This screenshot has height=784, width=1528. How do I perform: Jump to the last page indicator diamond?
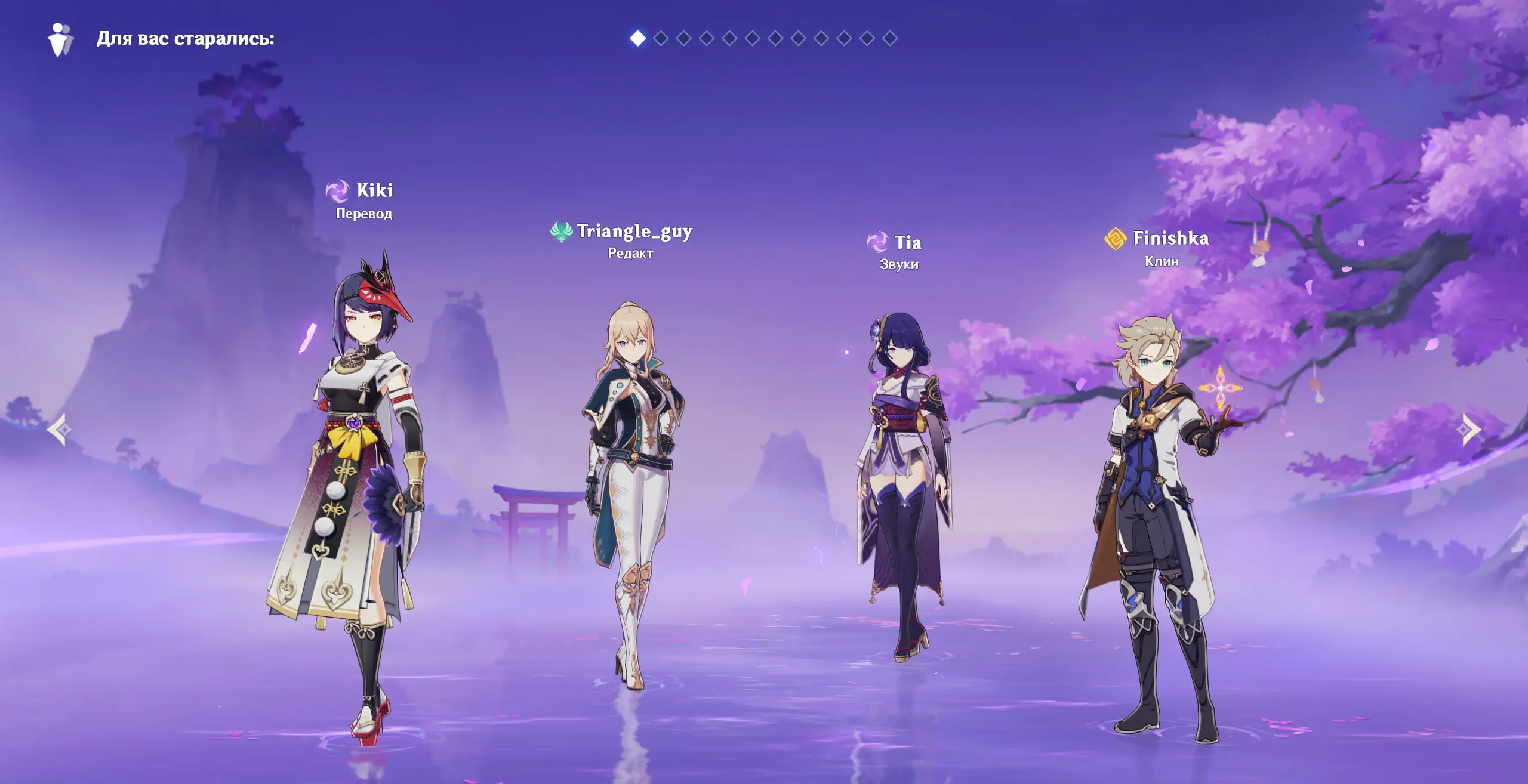pyautogui.click(x=890, y=39)
